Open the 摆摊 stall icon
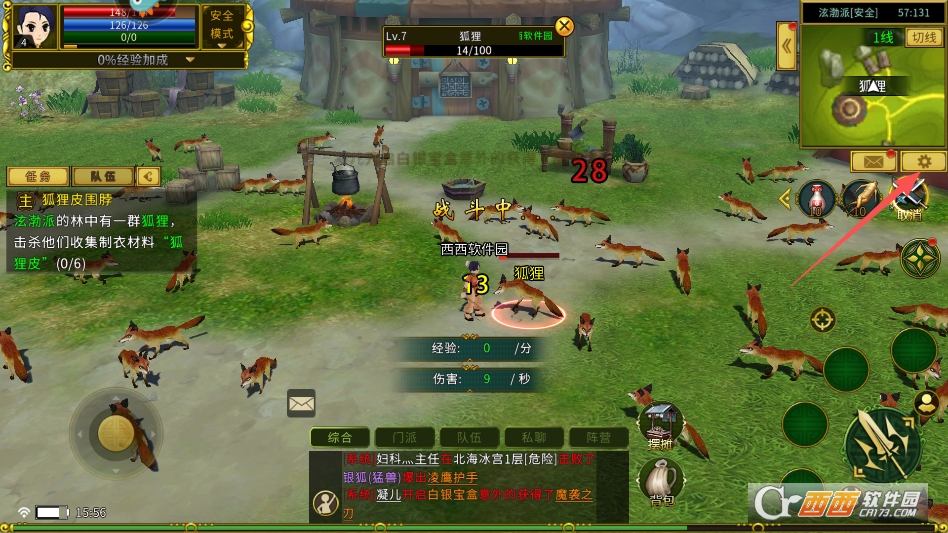The image size is (948, 533). pos(661,425)
